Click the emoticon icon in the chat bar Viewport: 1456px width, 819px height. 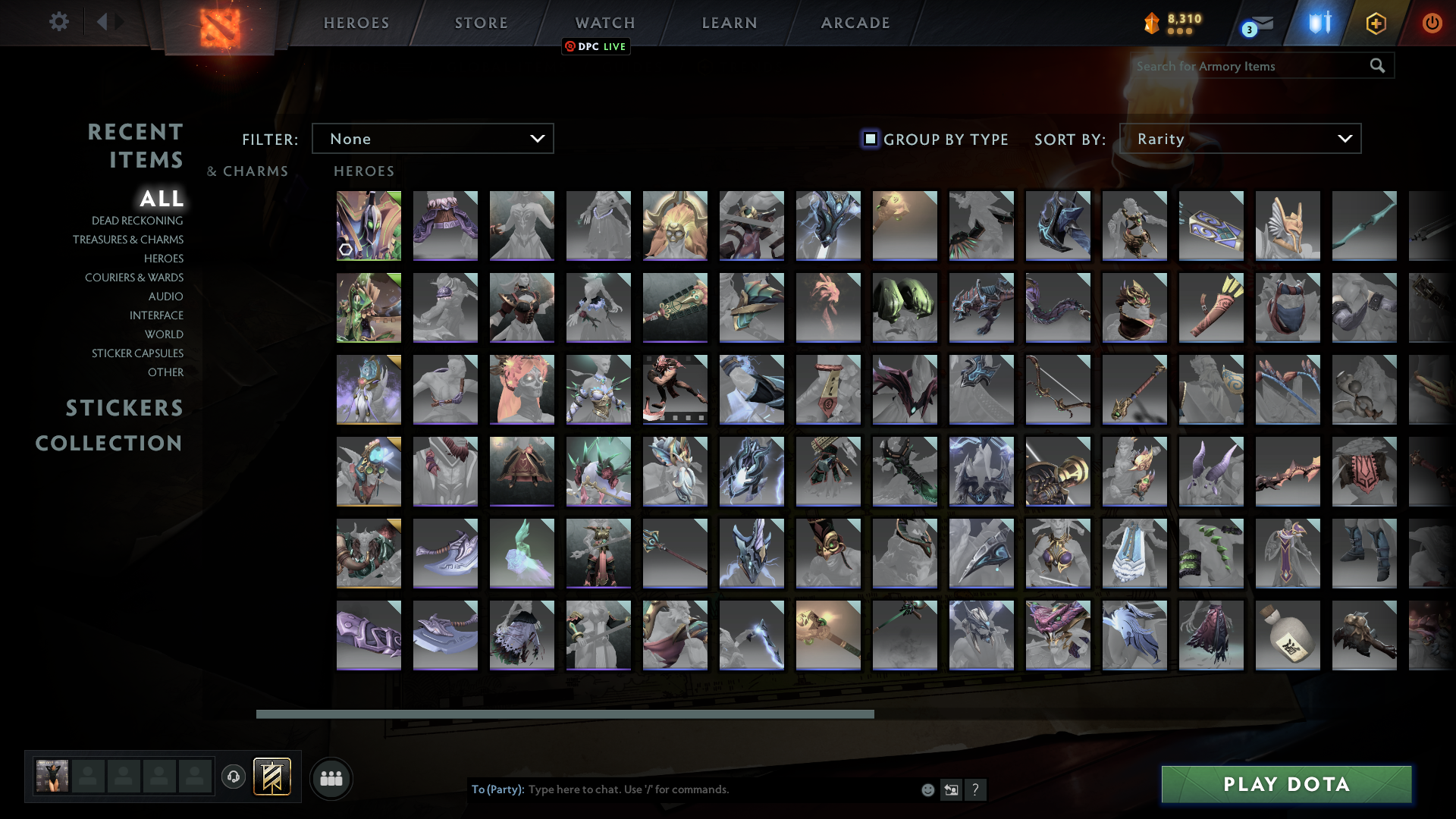click(927, 789)
